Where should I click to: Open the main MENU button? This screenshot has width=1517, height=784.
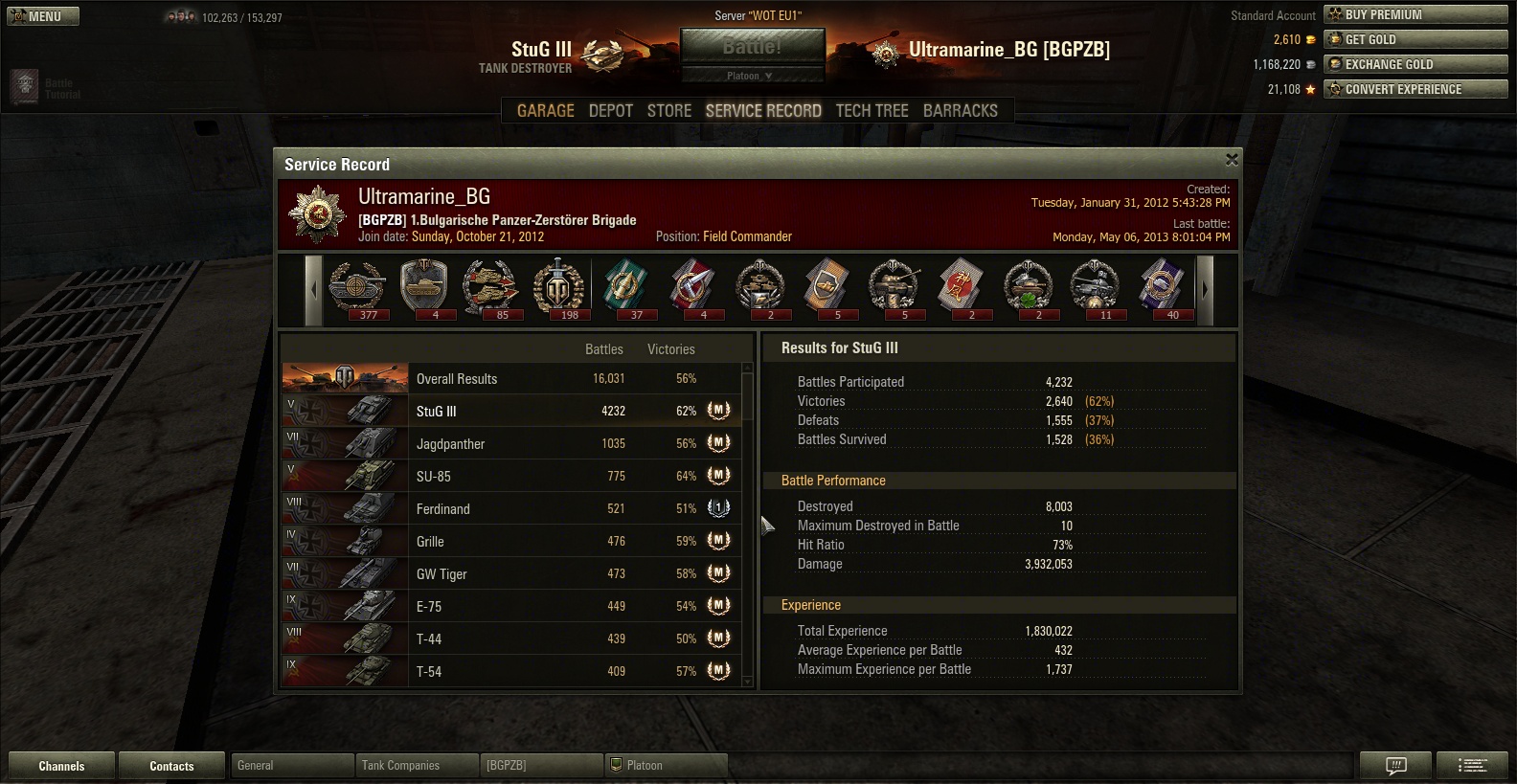(x=43, y=16)
